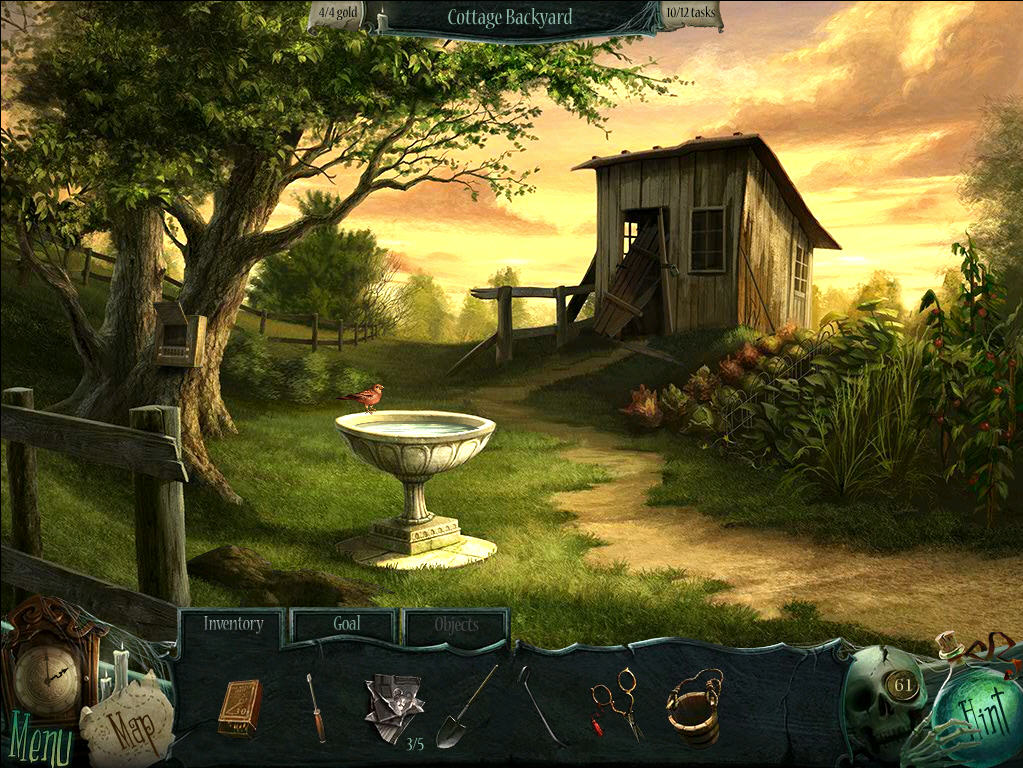1023x768 pixels.
Task: Open the 10/12 tasks list
Action: (x=690, y=15)
